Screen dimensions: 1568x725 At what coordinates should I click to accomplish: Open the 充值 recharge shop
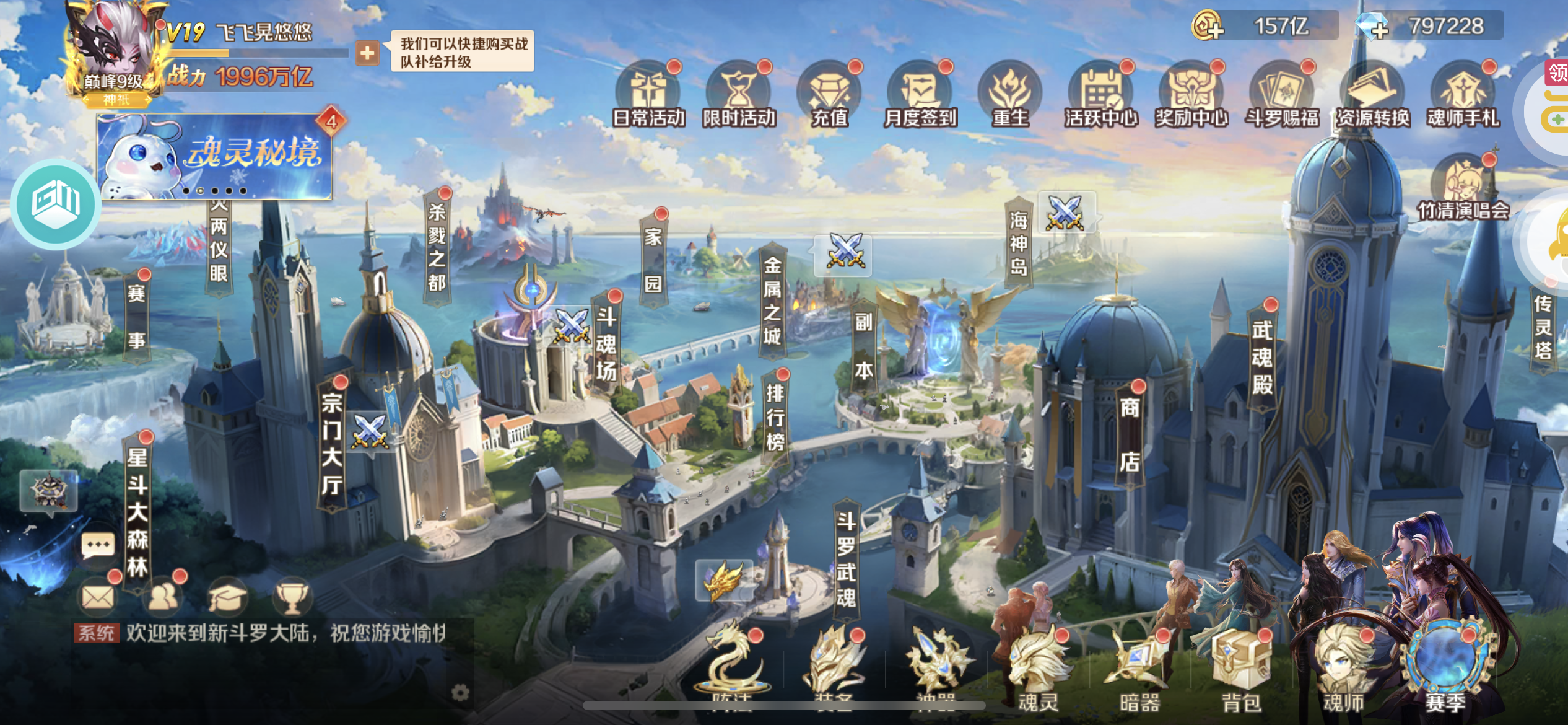pos(829,96)
